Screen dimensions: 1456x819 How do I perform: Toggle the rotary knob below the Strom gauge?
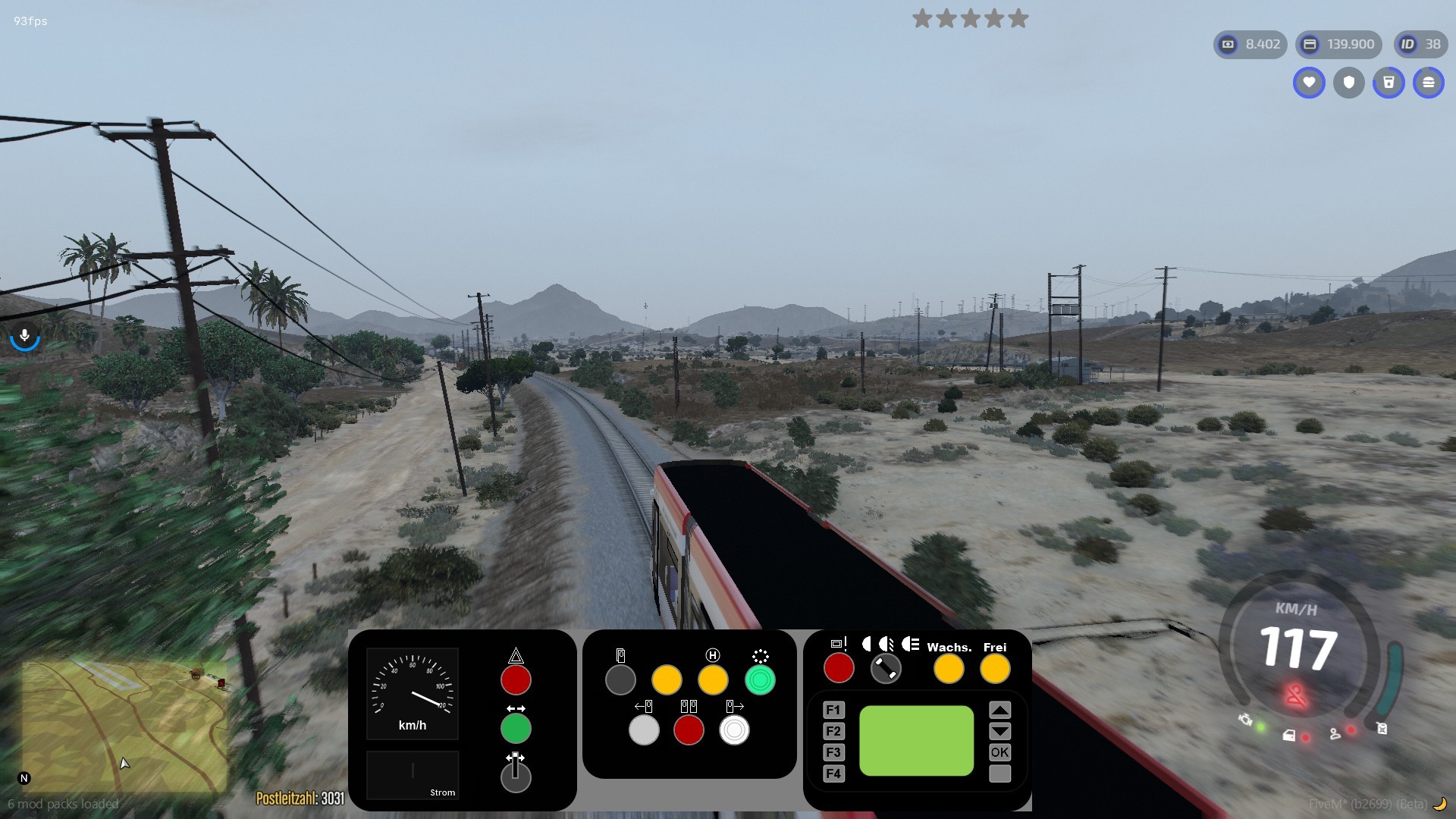[x=516, y=777]
